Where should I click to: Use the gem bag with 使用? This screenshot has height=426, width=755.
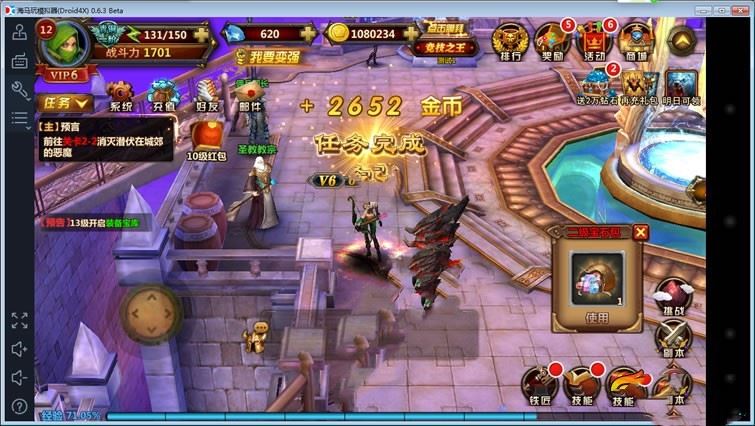click(x=595, y=317)
